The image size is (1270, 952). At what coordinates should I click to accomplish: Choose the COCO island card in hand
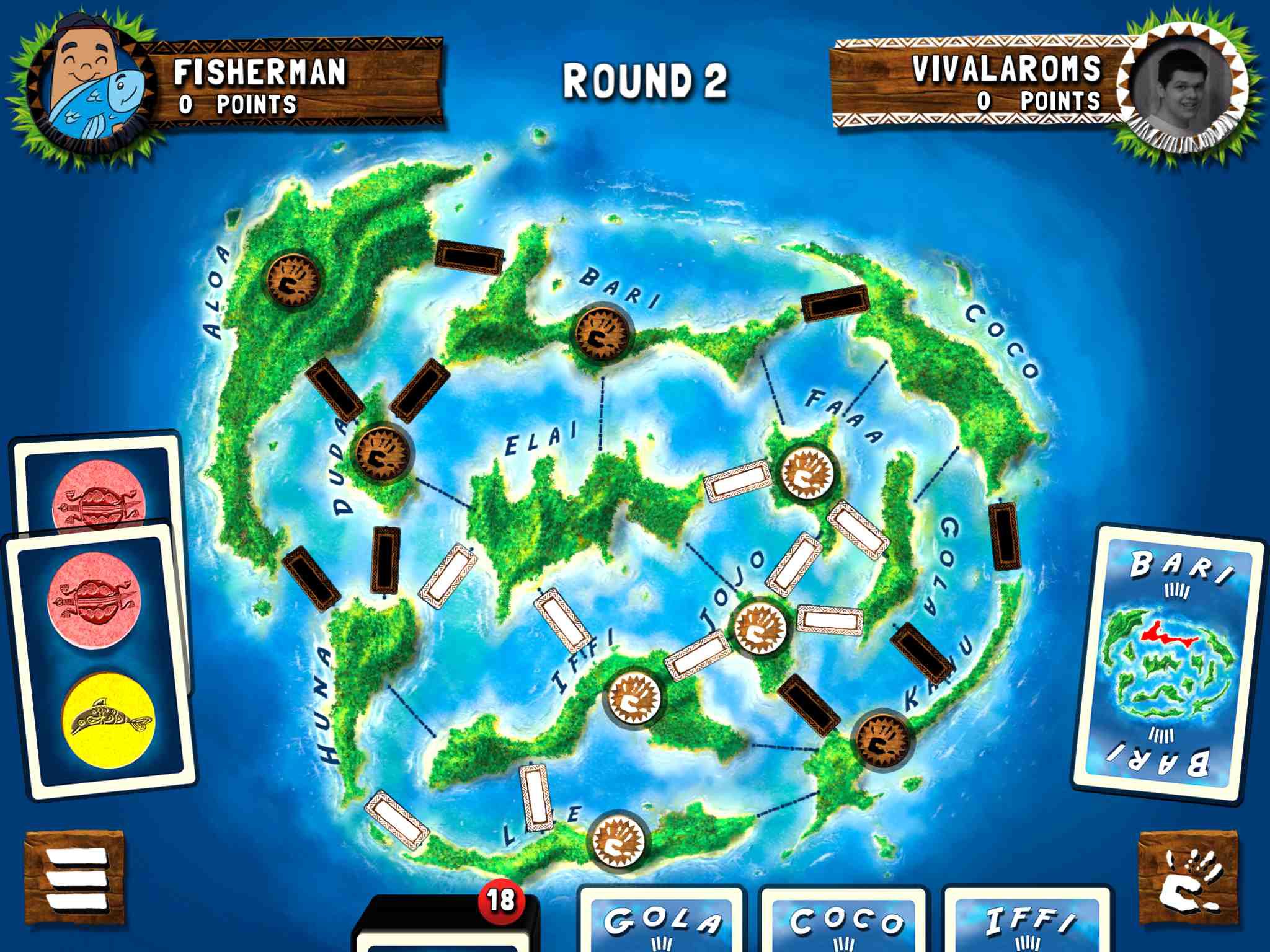click(x=845, y=922)
